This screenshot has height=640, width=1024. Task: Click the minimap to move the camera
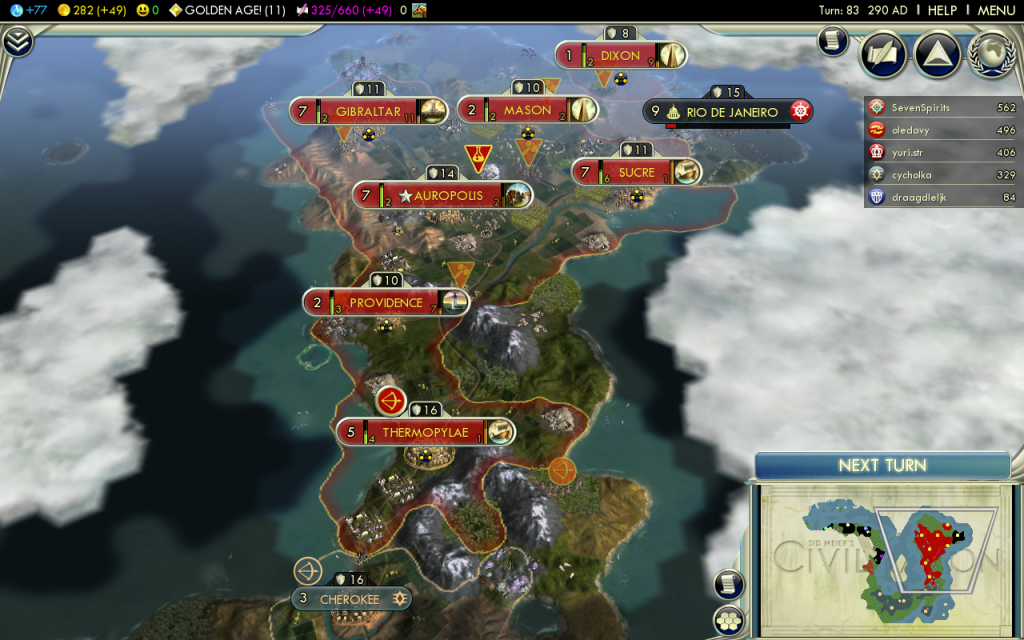pos(880,555)
